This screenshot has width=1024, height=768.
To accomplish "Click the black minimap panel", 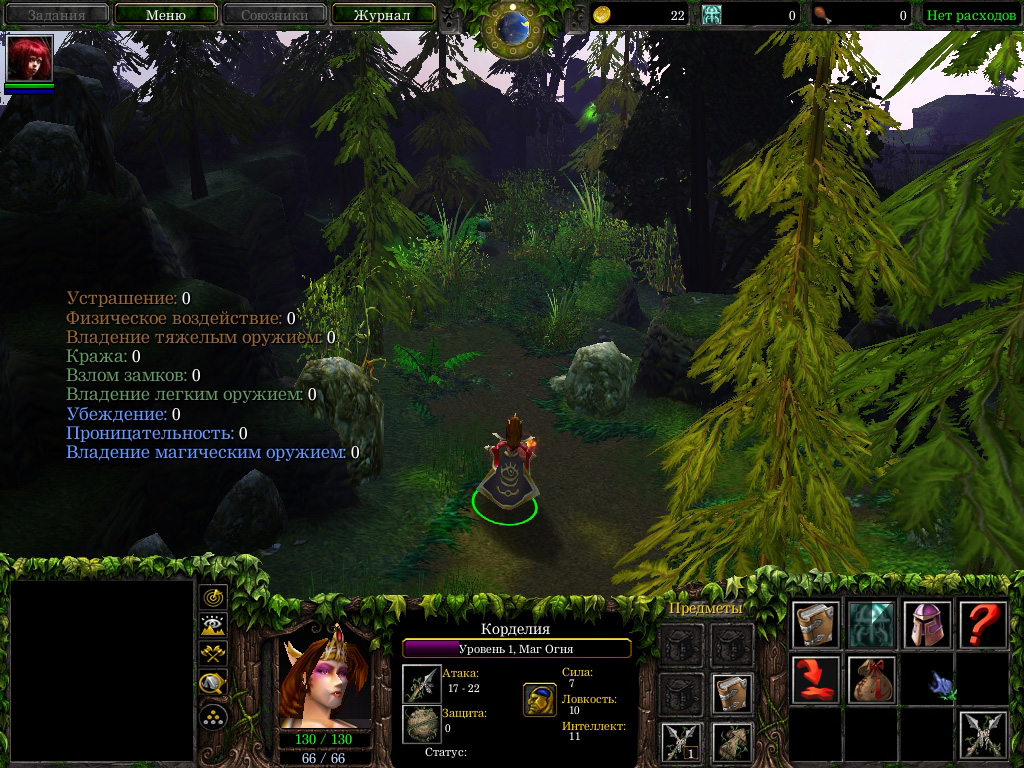I will tap(101, 670).
